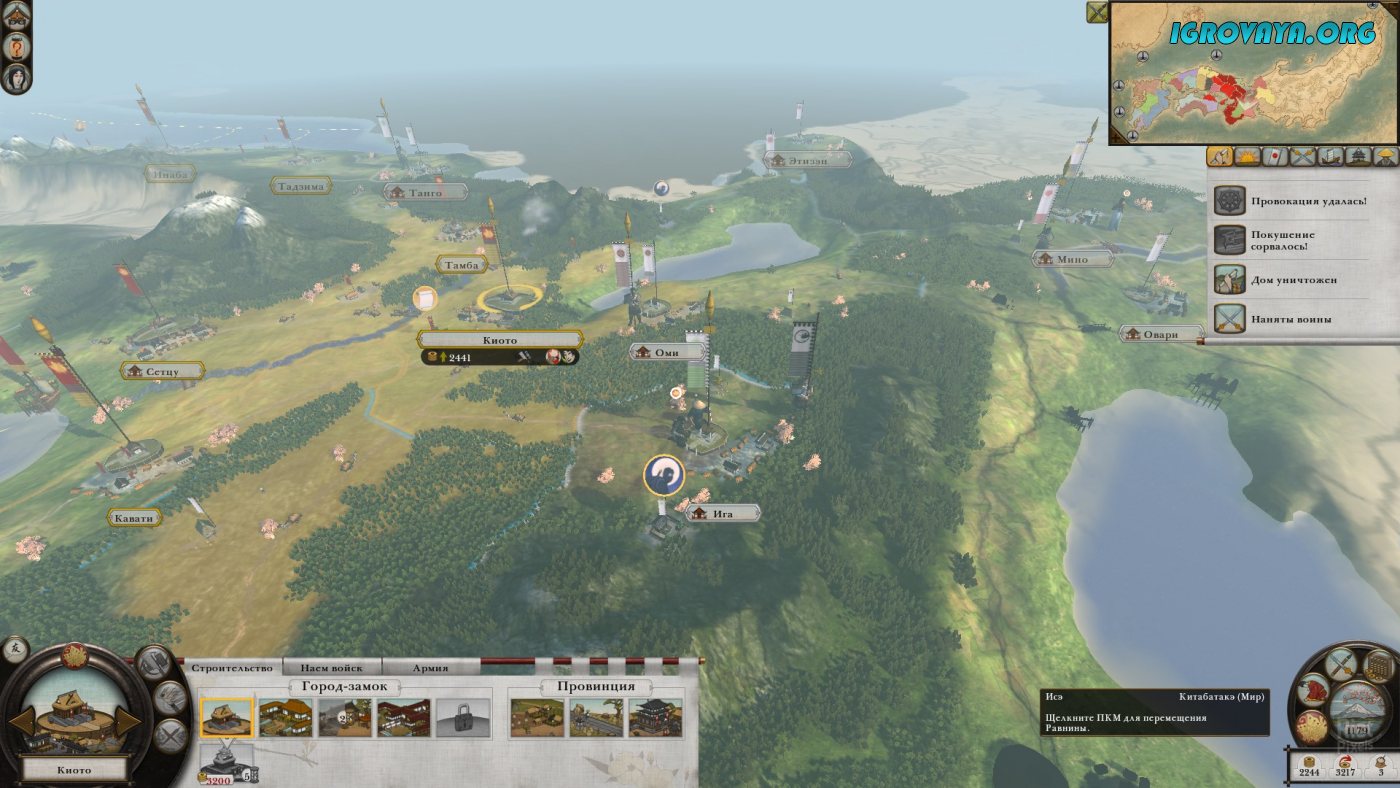Open finances via abacus icon

tap(1379, 664)
